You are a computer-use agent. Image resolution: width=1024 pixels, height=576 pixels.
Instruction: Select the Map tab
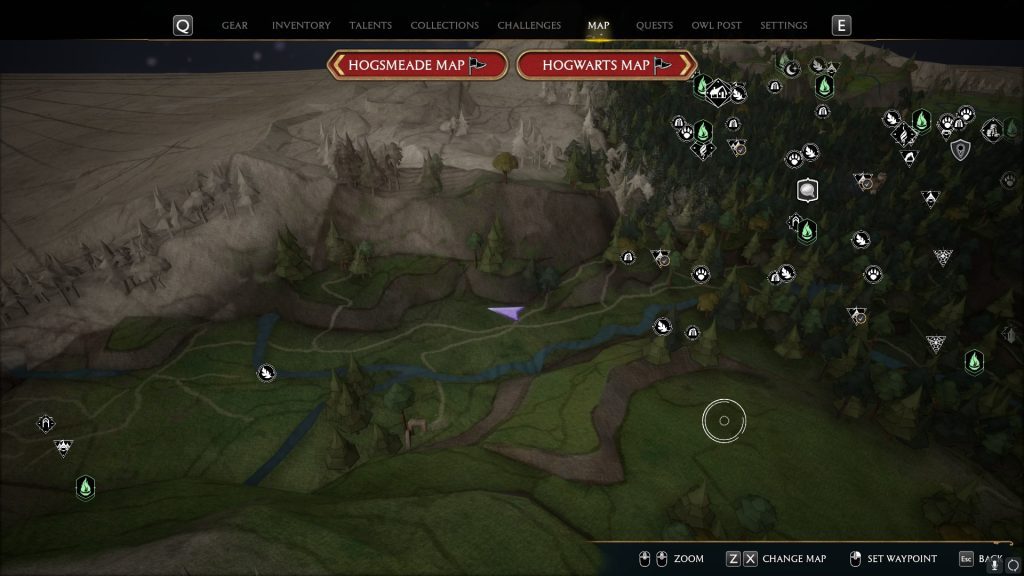[x=598, y=26]
